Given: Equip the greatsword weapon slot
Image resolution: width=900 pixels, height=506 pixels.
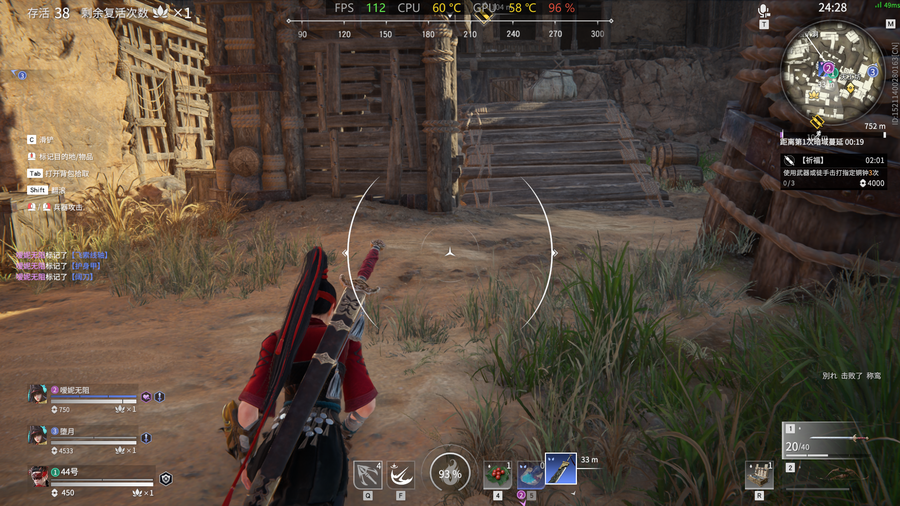Looking at the screenshot, I should [x=561, y=469].
